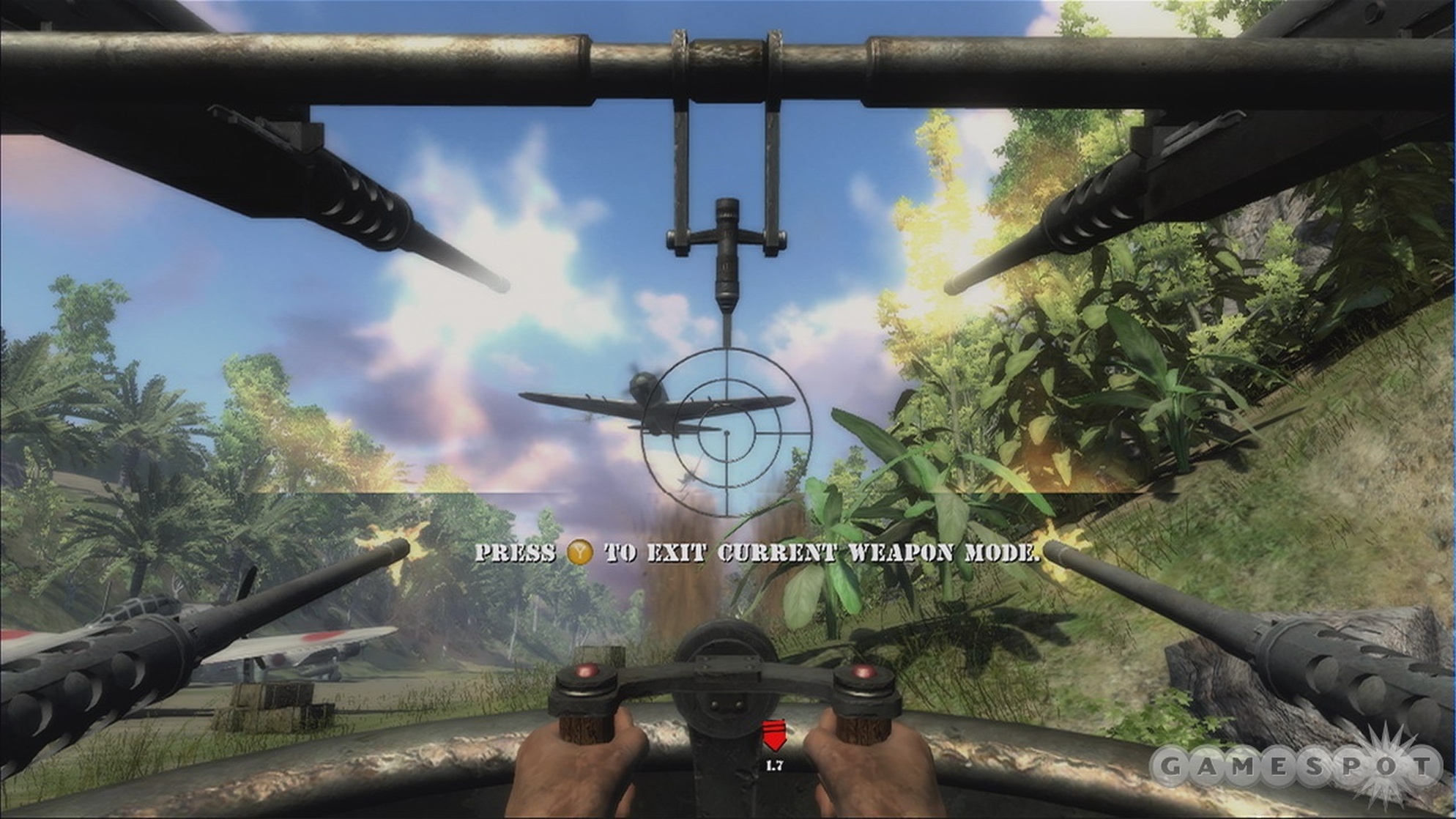The width and height of the screenshot is (1456, 819).
Task: Click the red objective waypoint marker
Action: point(773,735)
